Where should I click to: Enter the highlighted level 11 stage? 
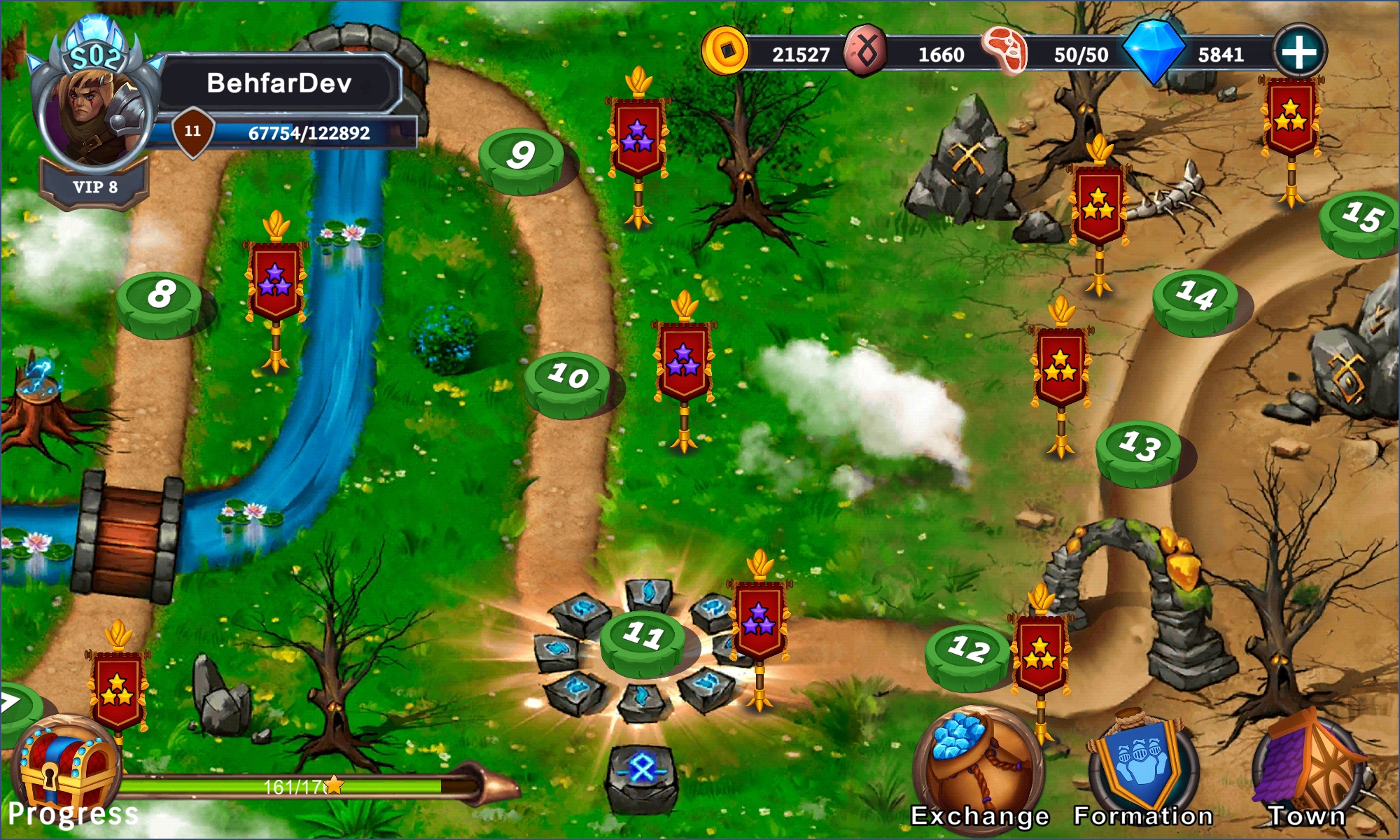click(643, 639)
